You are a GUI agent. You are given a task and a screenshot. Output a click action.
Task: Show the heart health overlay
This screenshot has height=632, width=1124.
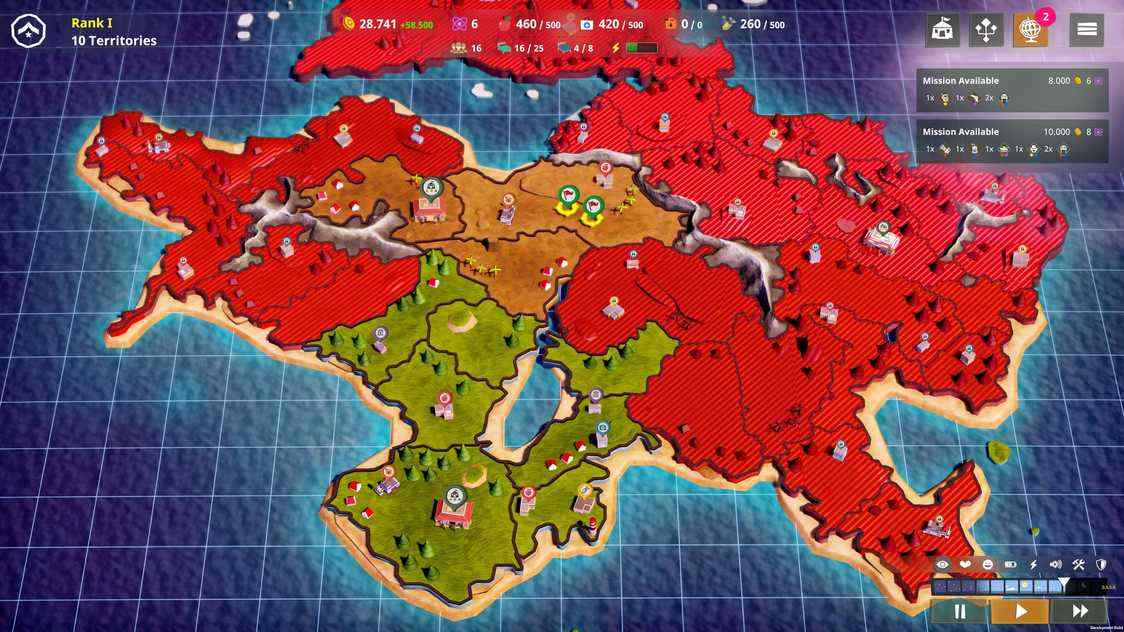[965, 565]
